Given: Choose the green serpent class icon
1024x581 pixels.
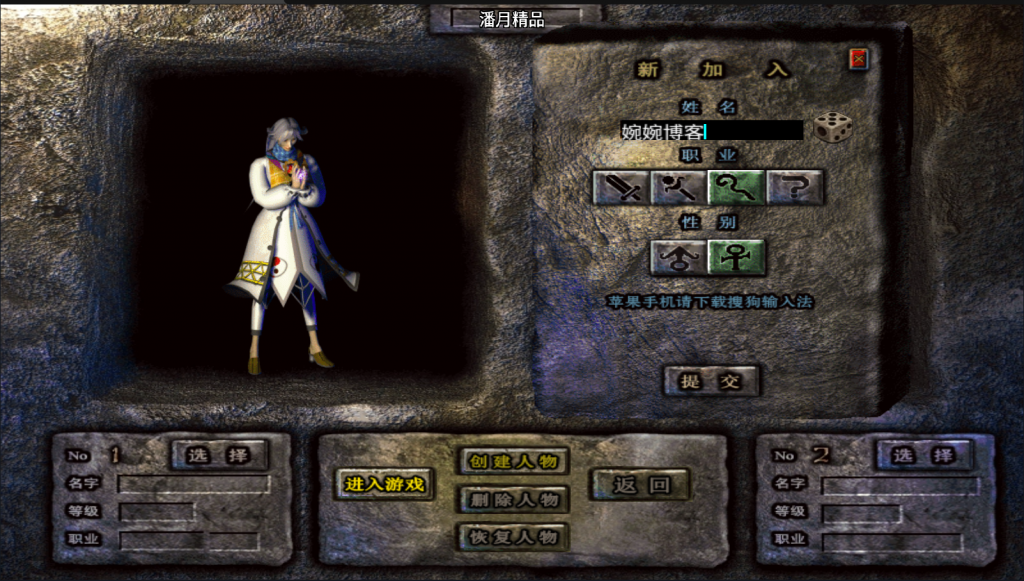Looking at the screenshot, I should (x=737, y=187).
